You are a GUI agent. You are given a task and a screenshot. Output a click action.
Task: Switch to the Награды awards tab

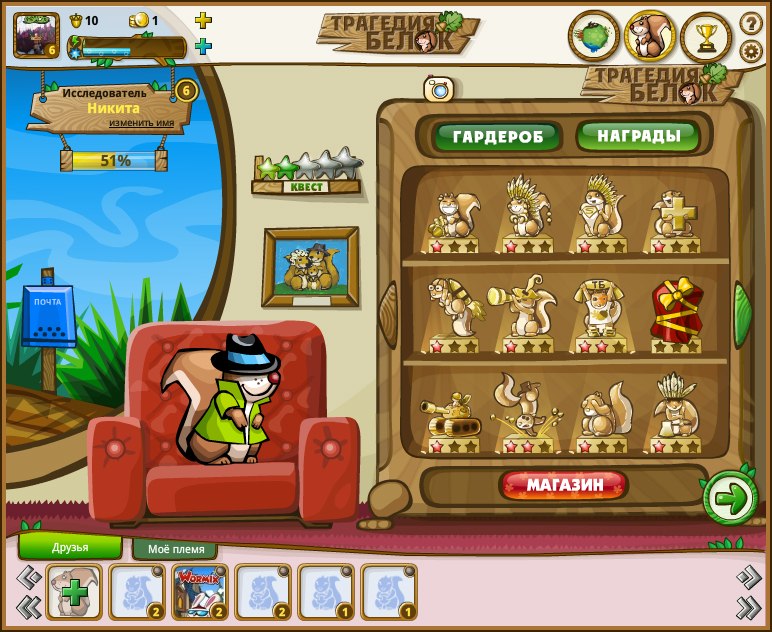tap(638, 135)
